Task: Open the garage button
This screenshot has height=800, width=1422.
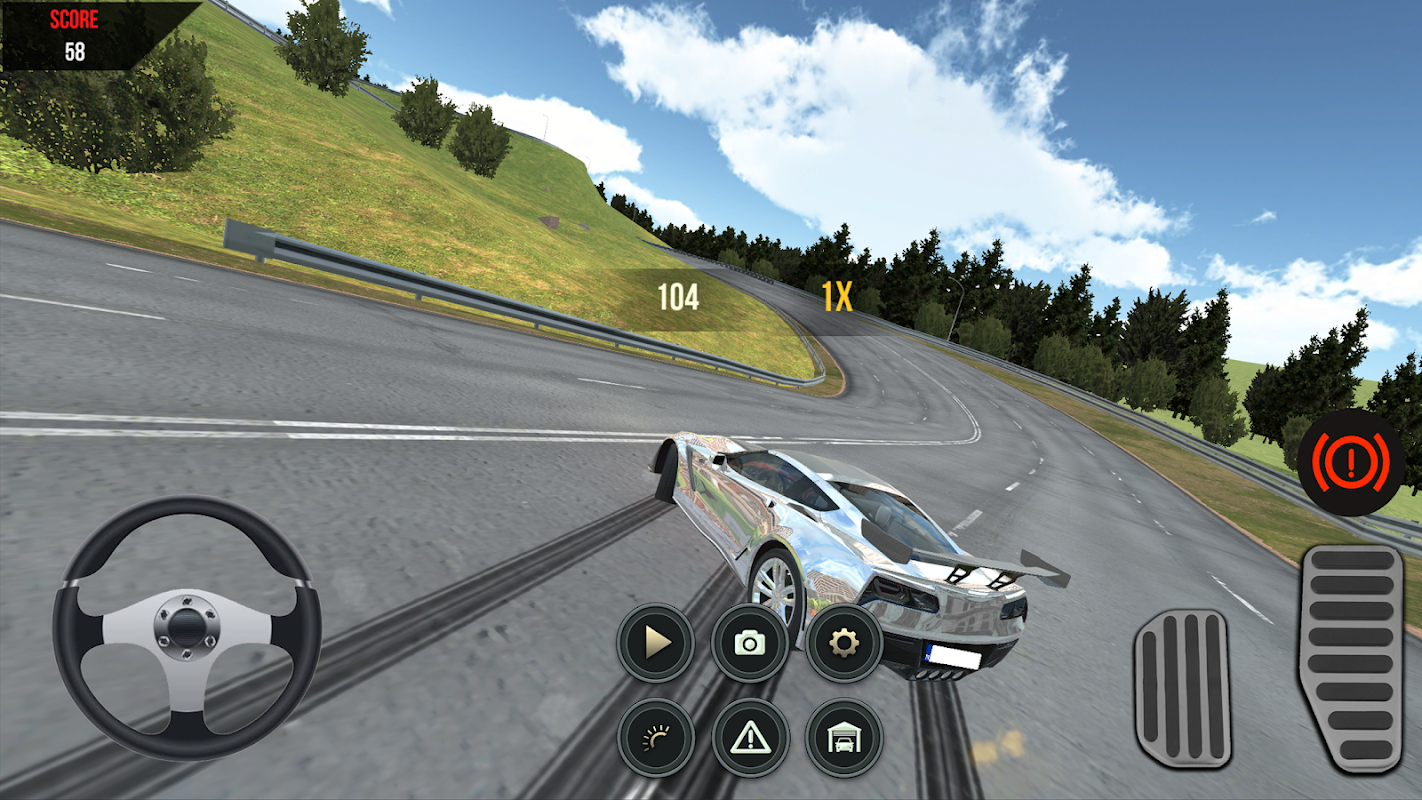Action: (x=844, y=738)
